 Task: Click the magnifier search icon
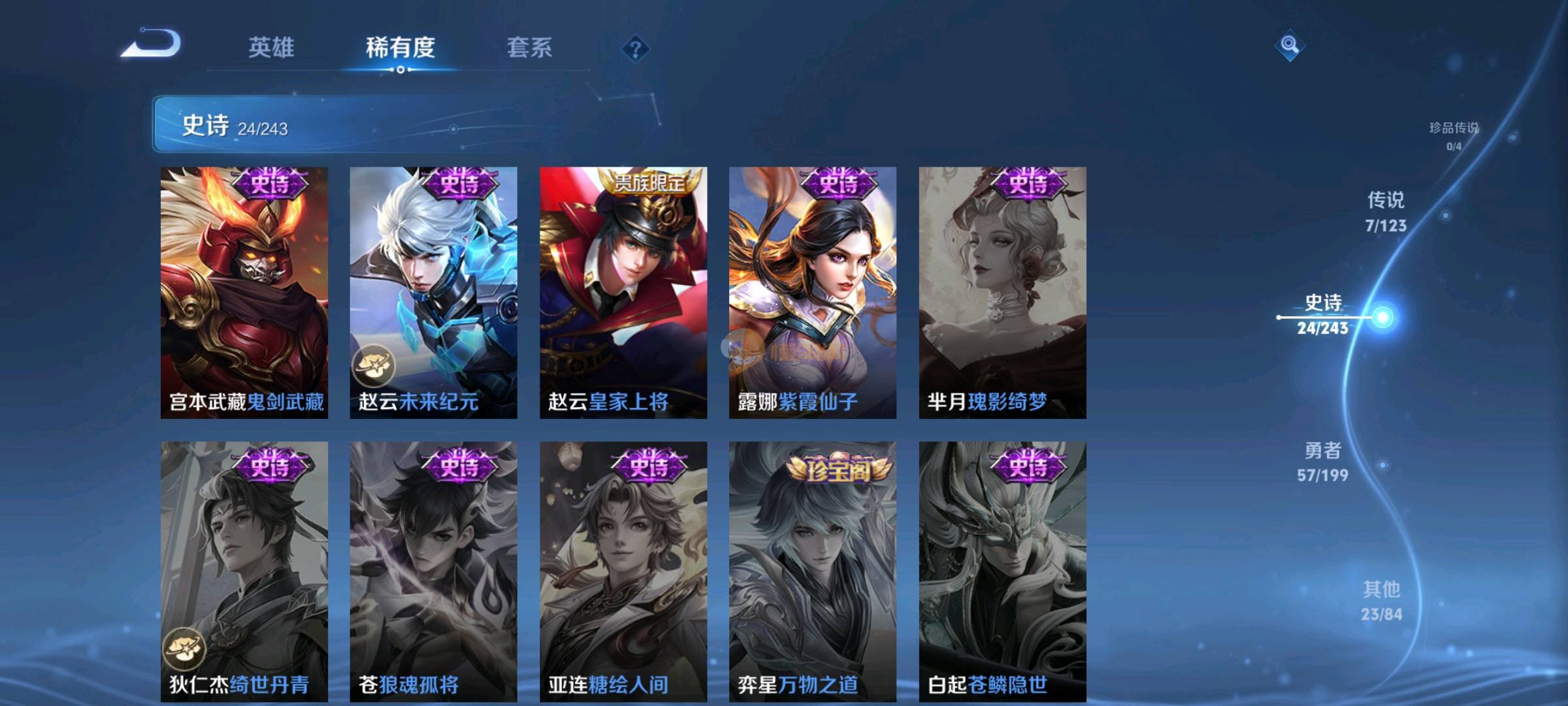tap(1290, 45)
